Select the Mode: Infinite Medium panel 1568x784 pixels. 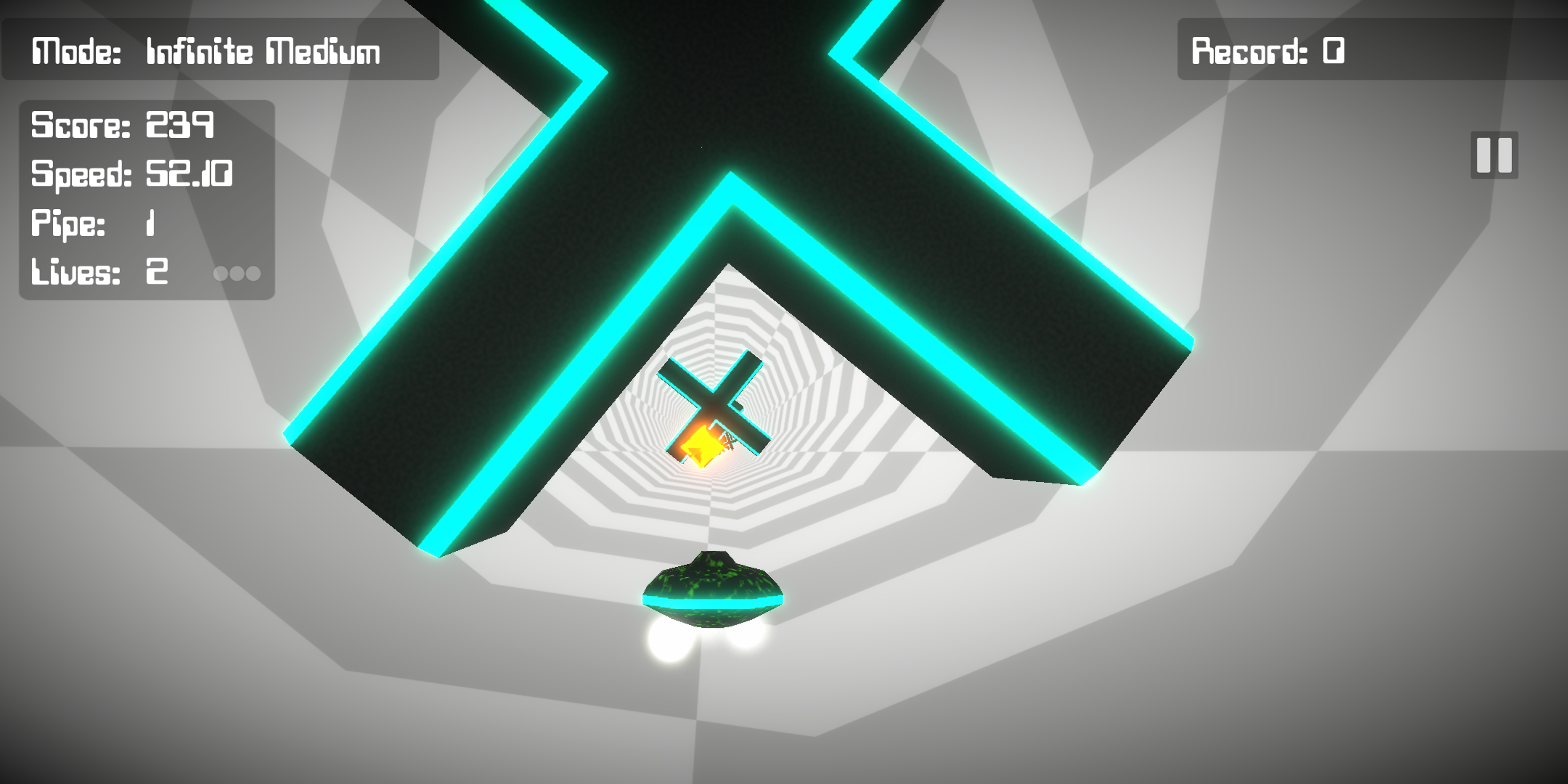click(x=207, y=51)
